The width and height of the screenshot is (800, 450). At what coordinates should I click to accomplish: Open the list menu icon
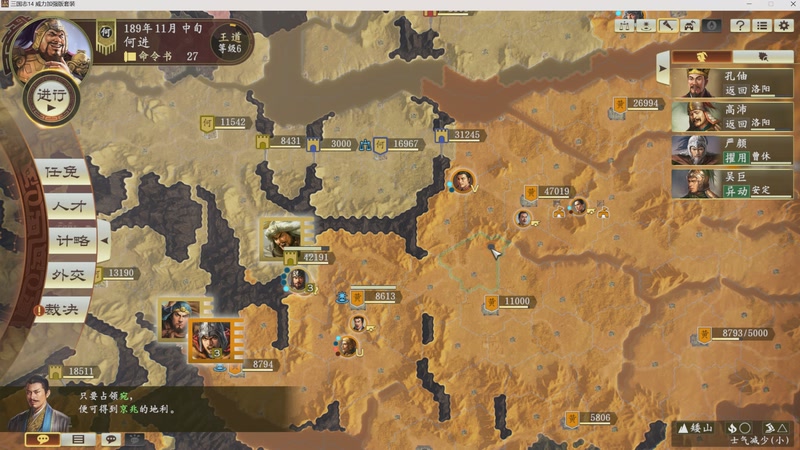tap(762, 25)
